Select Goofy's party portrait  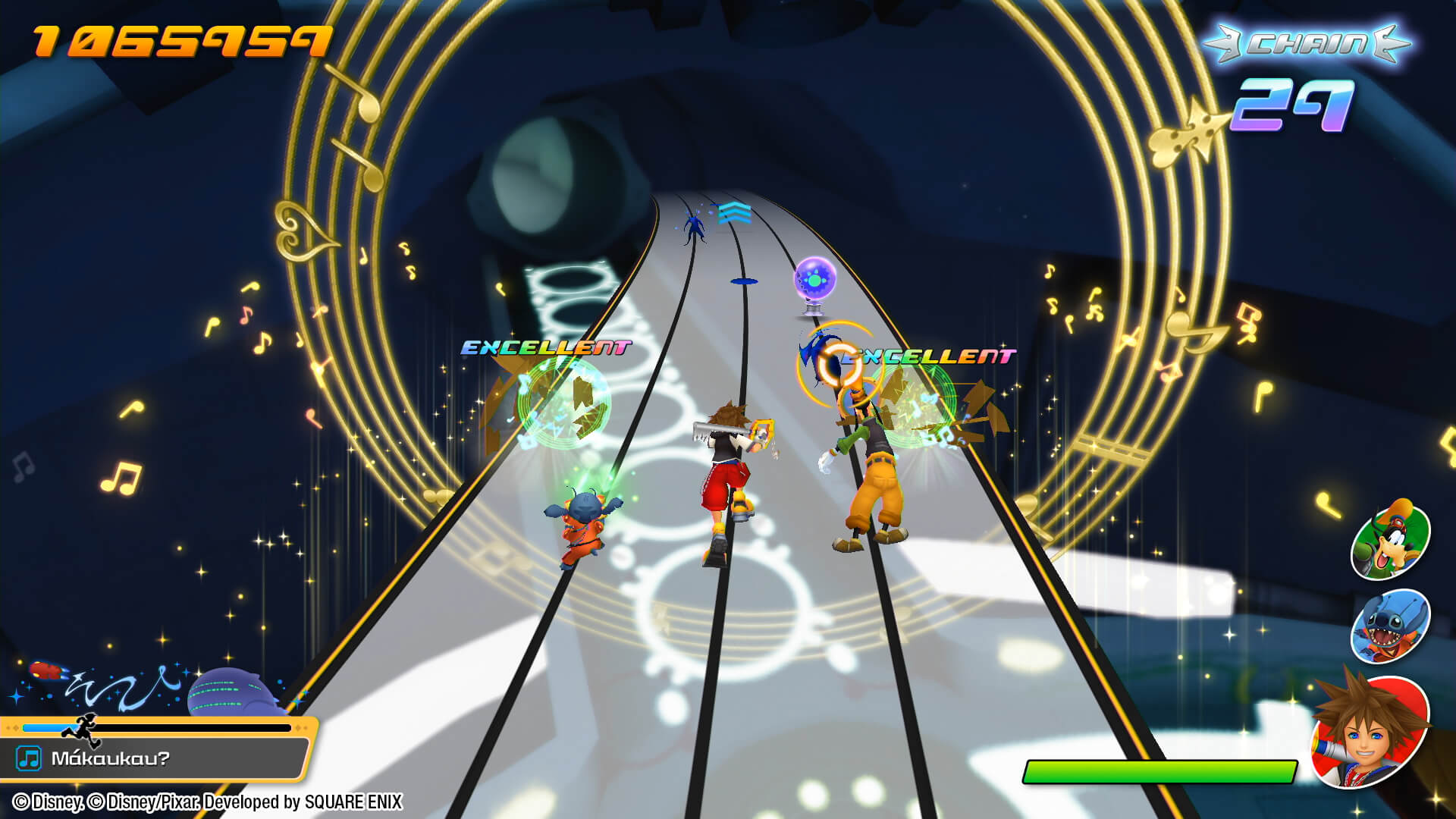coord(1390,541)
